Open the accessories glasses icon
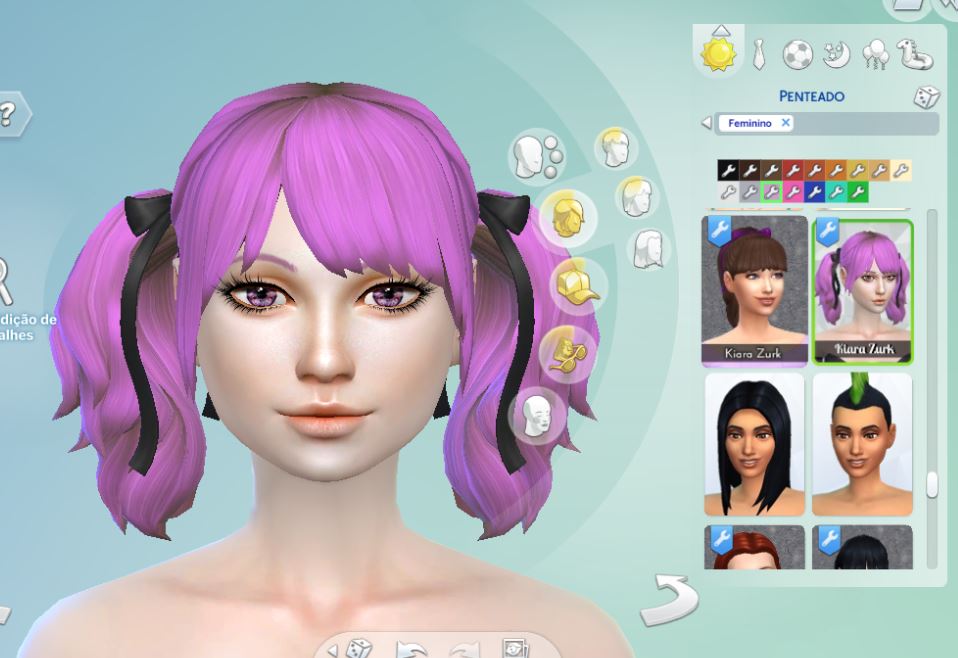This screenshot has width=958, height=658. point(567,352)
